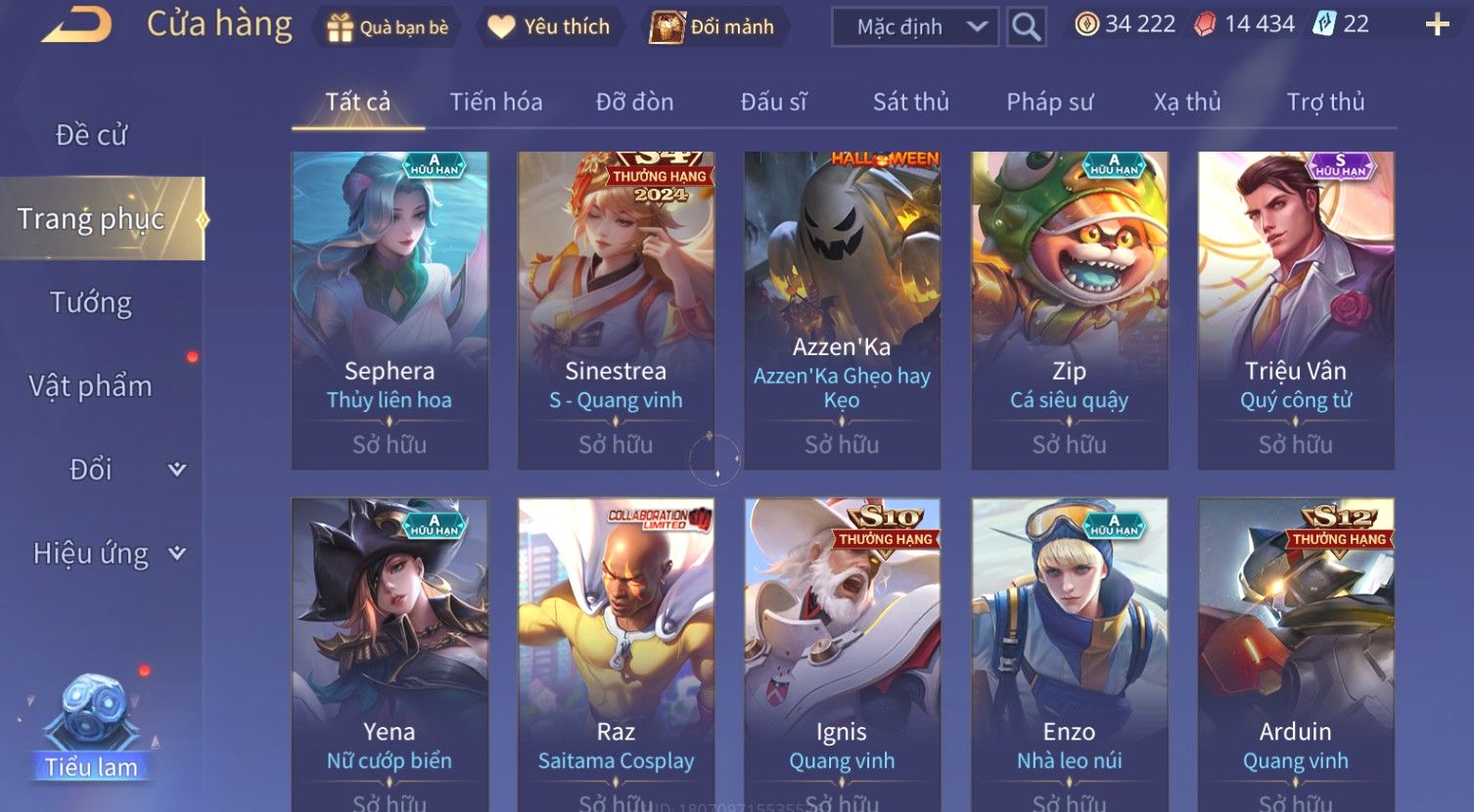Open the Vật phẩm items section
The width and height of the screenshot is (1474, 812).
pyautogui.click(x=91, y=386)
